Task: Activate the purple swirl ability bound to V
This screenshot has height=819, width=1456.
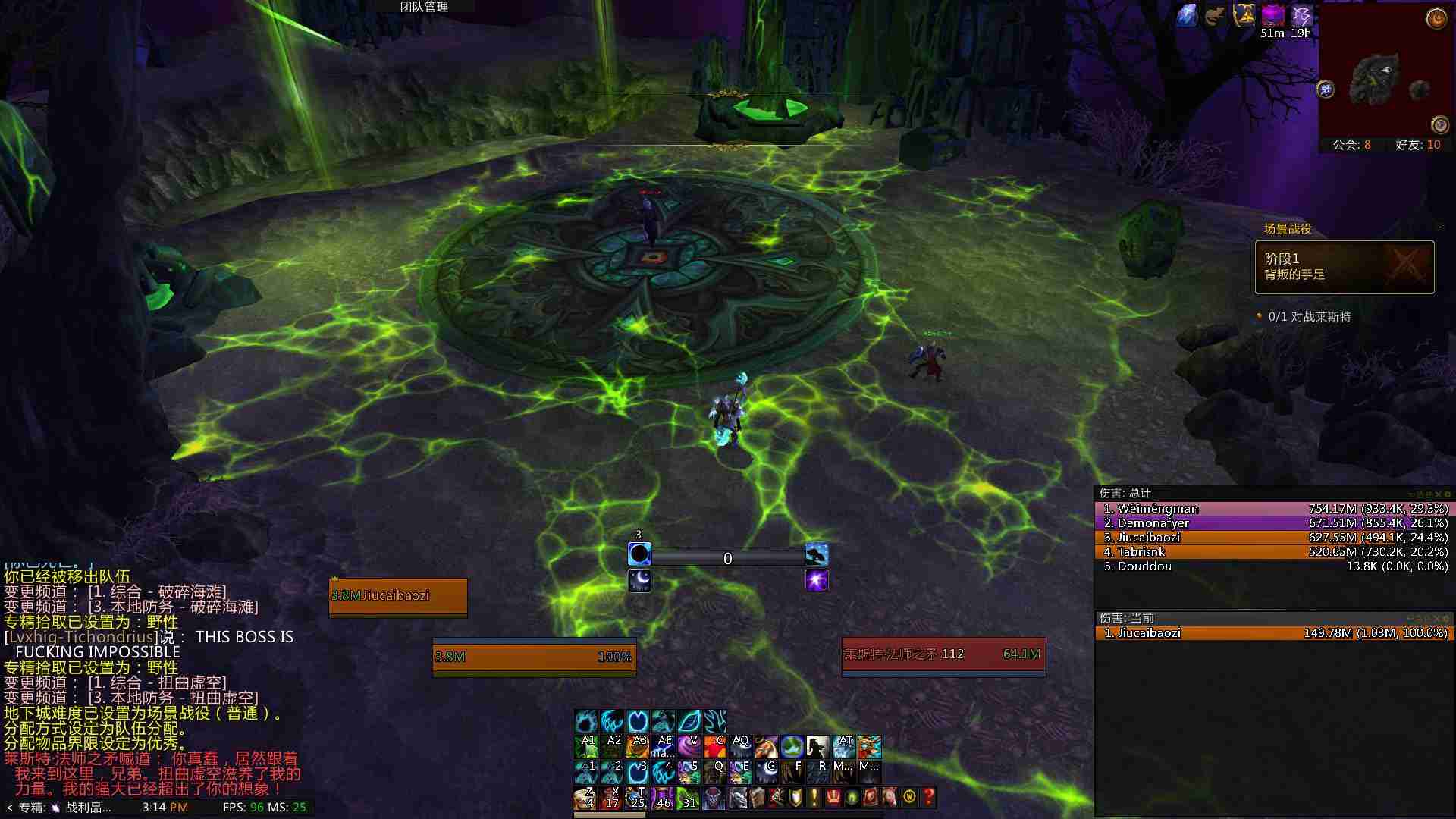Action: [x=689, y=747]
